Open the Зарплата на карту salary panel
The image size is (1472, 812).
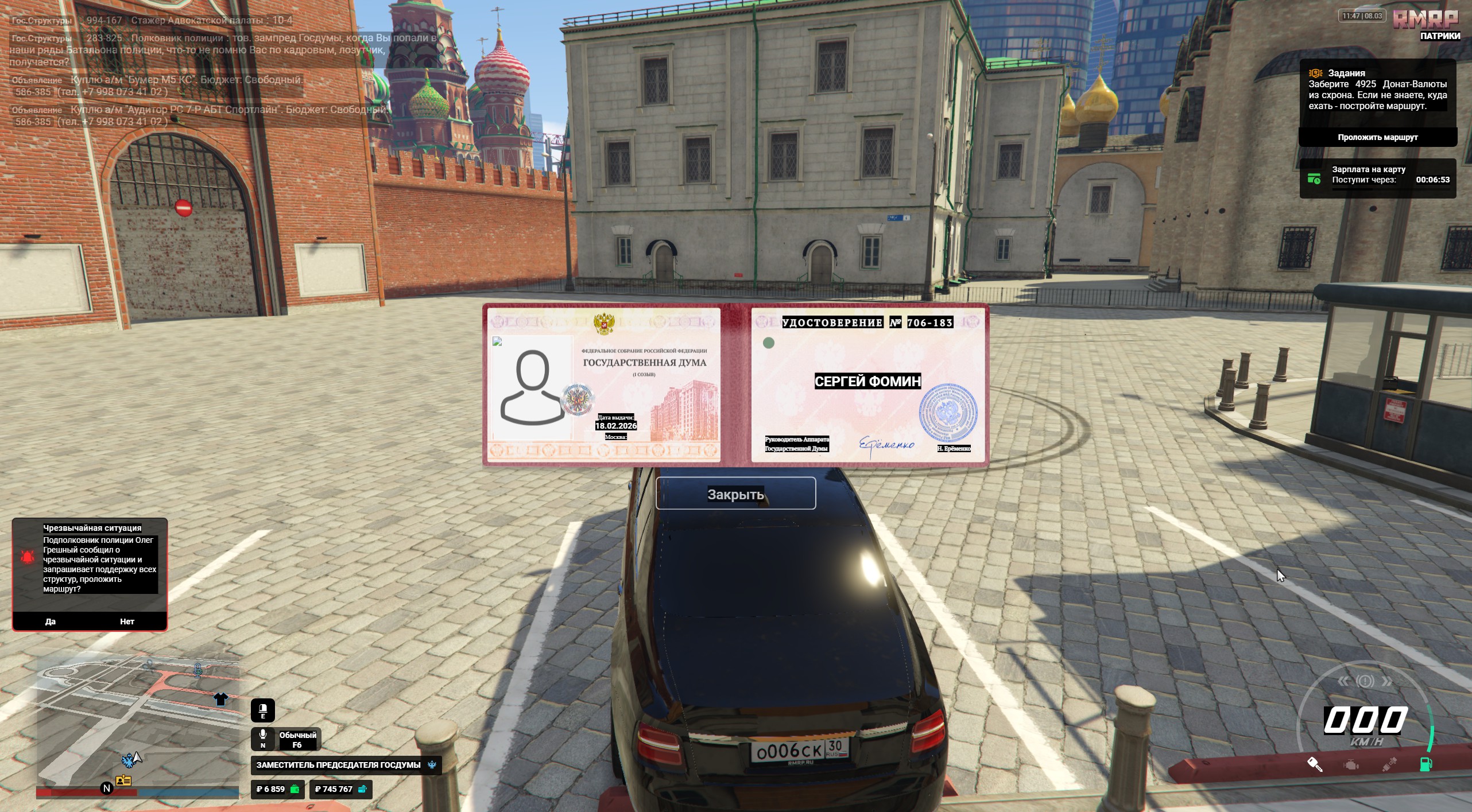click(1377, 178)
